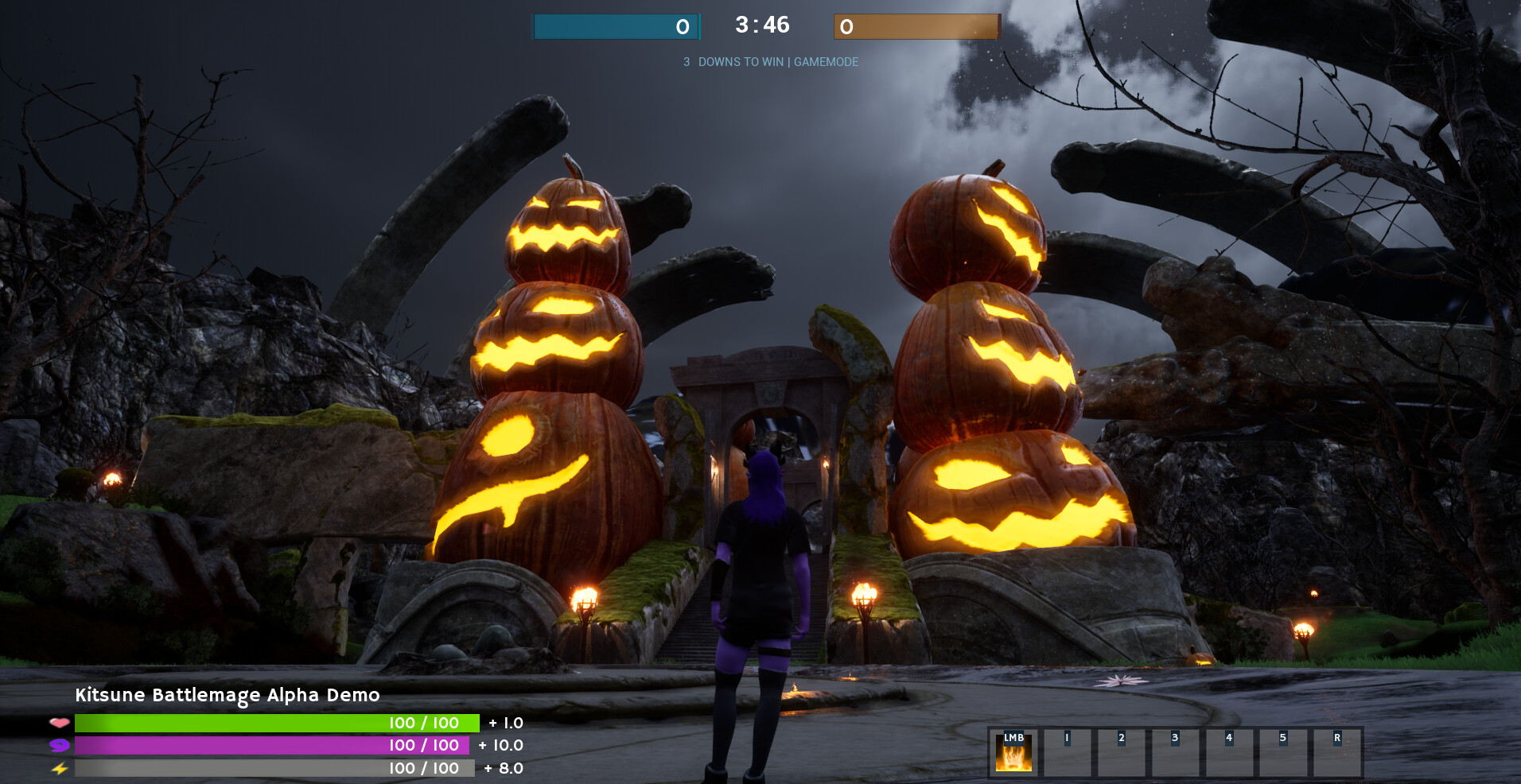Click the purple swirl mana icon

tap(58, 746)
